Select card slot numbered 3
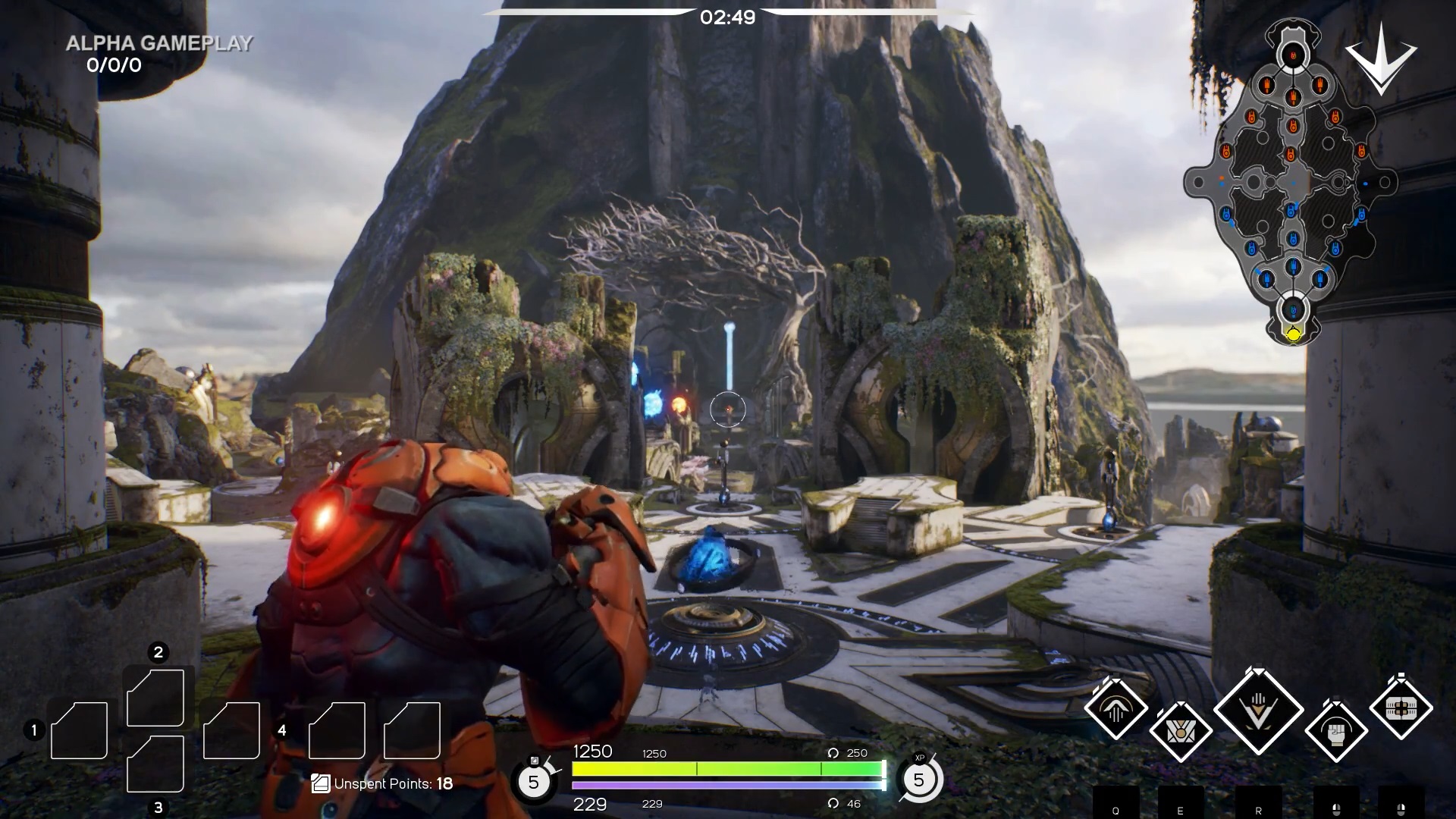1456x819 pixels. [x=155, y=764]
